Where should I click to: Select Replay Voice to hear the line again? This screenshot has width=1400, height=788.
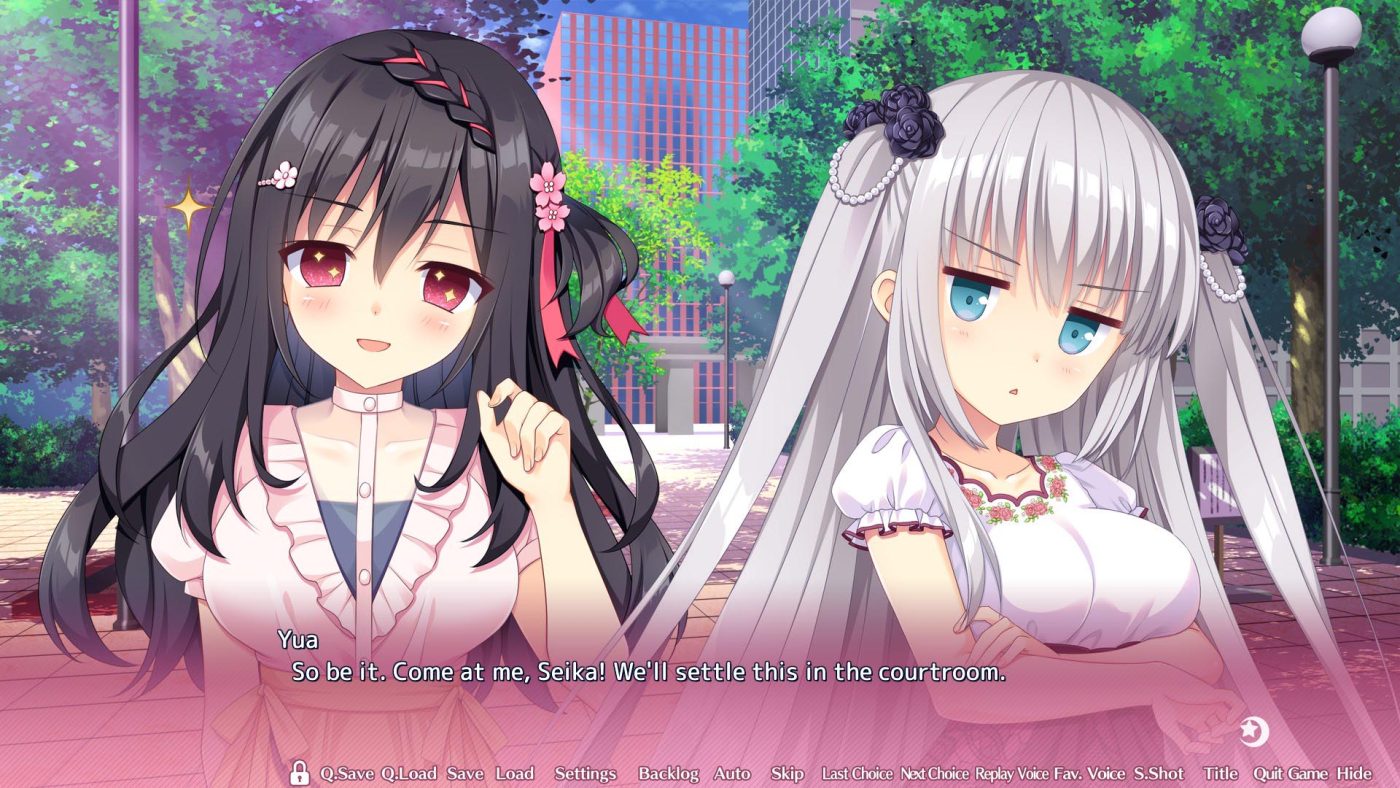(1010, 773)
